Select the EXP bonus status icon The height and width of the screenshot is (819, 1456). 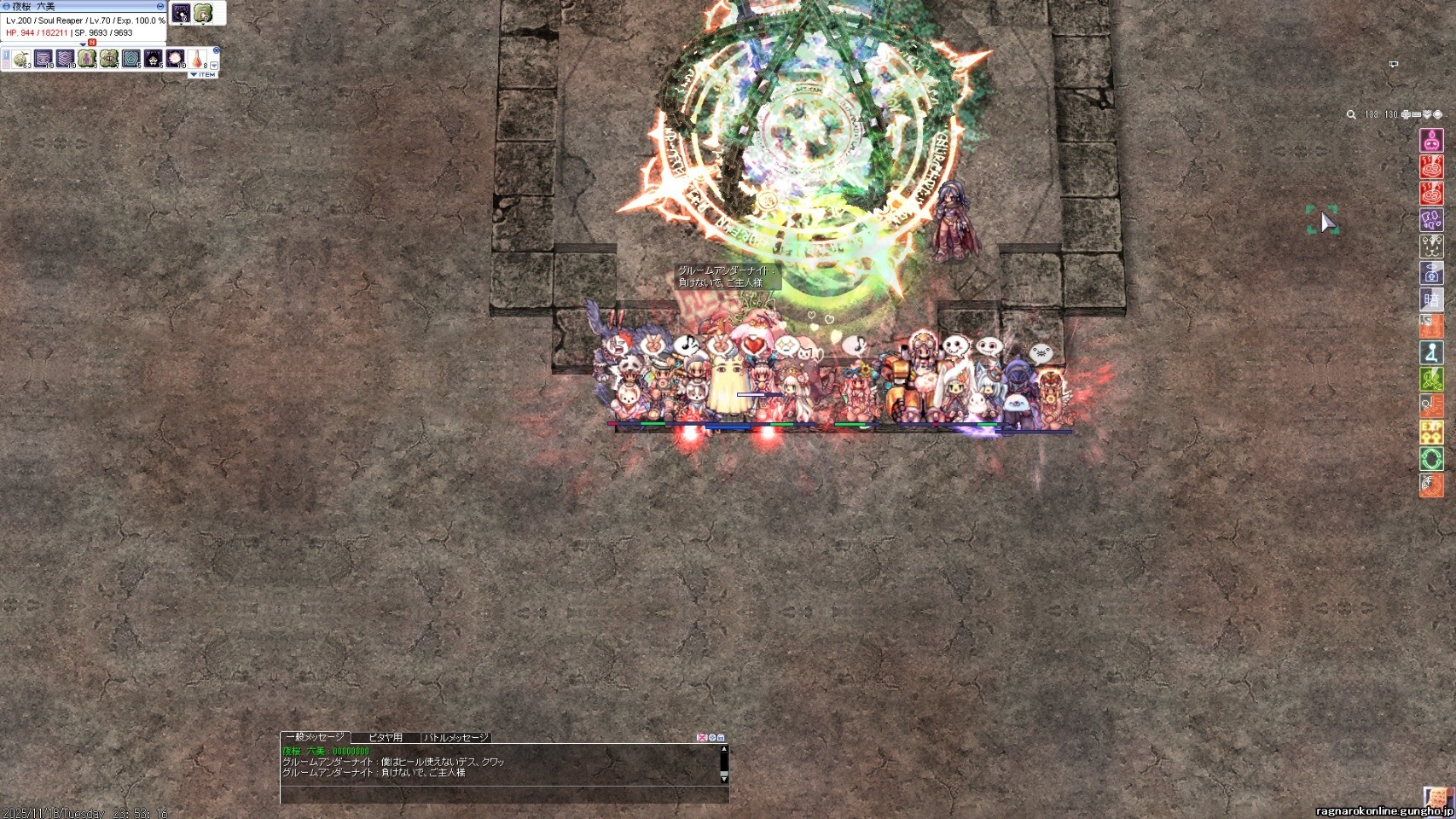[x=1431, y=433]
